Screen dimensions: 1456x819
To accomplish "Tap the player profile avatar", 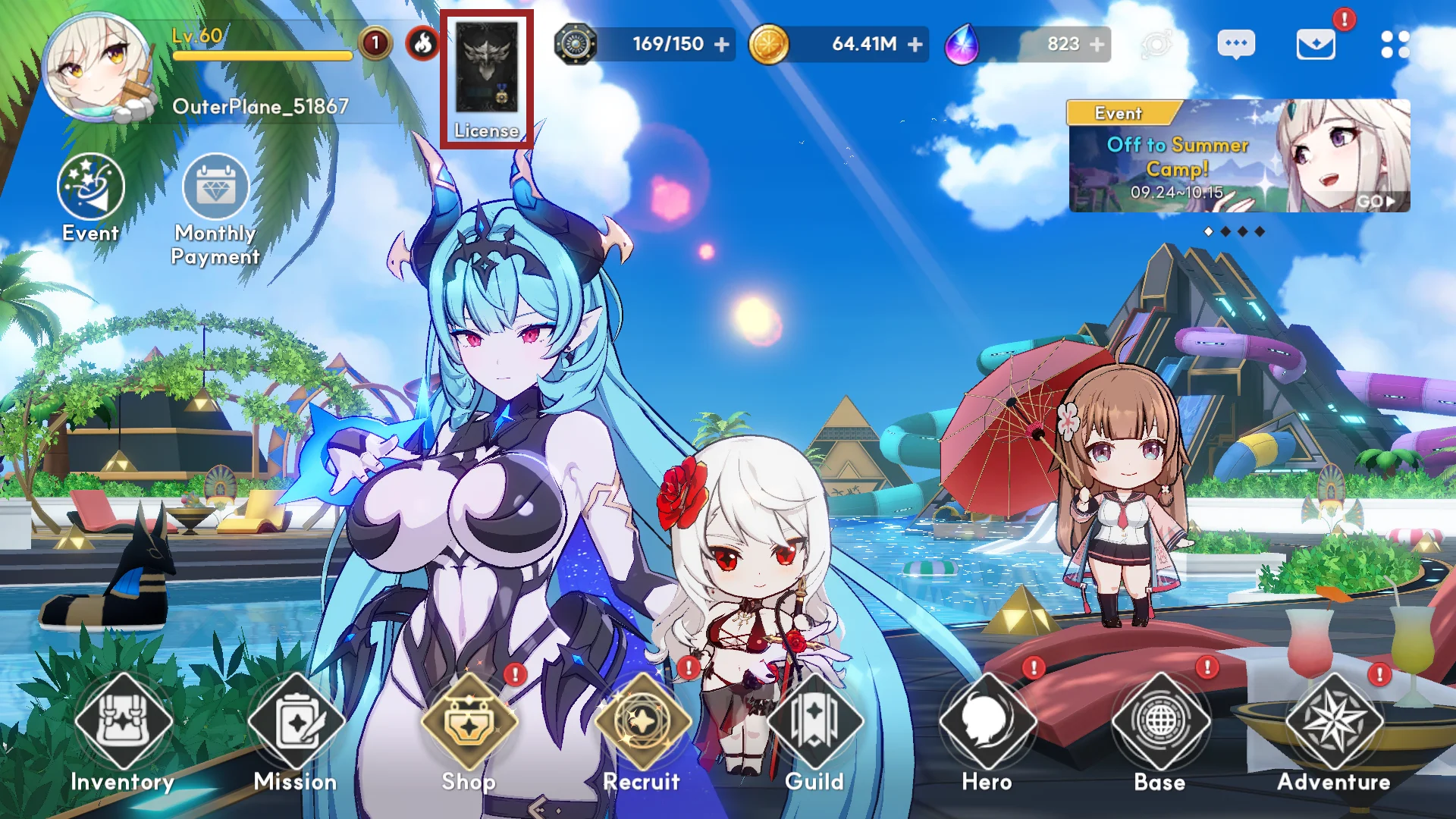I will [96, 68].
